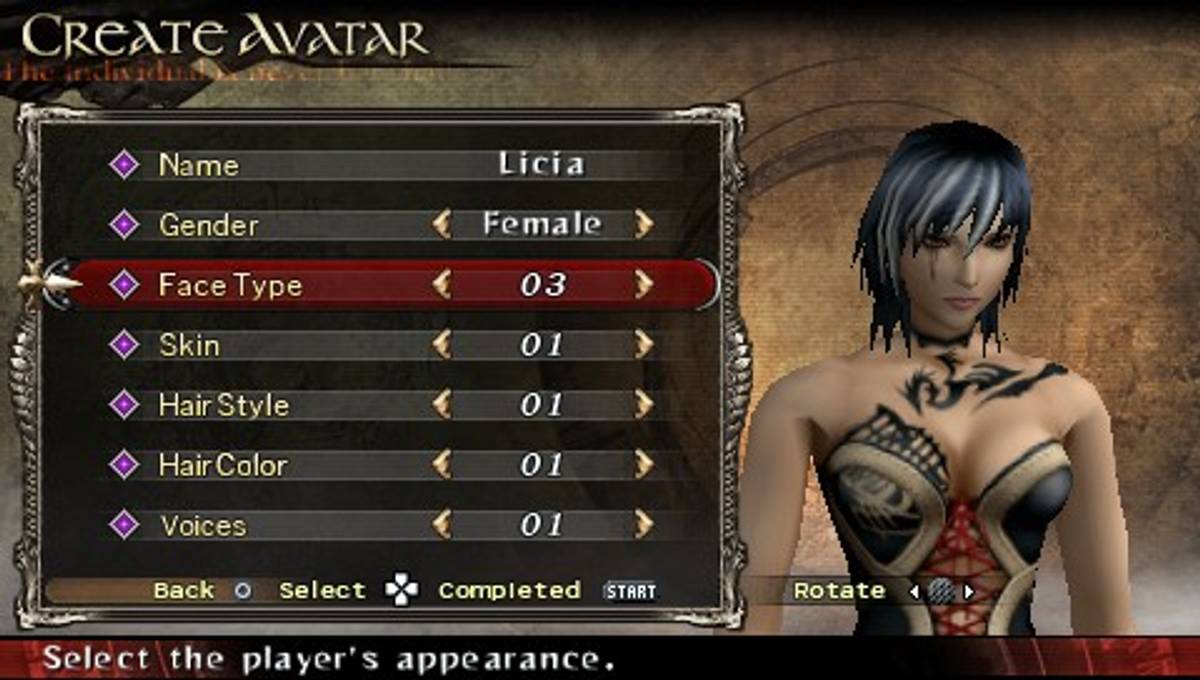Select the Voices row
This screenshot has width=1200, height=680.
pyautogui.click(x=202, y=525)
